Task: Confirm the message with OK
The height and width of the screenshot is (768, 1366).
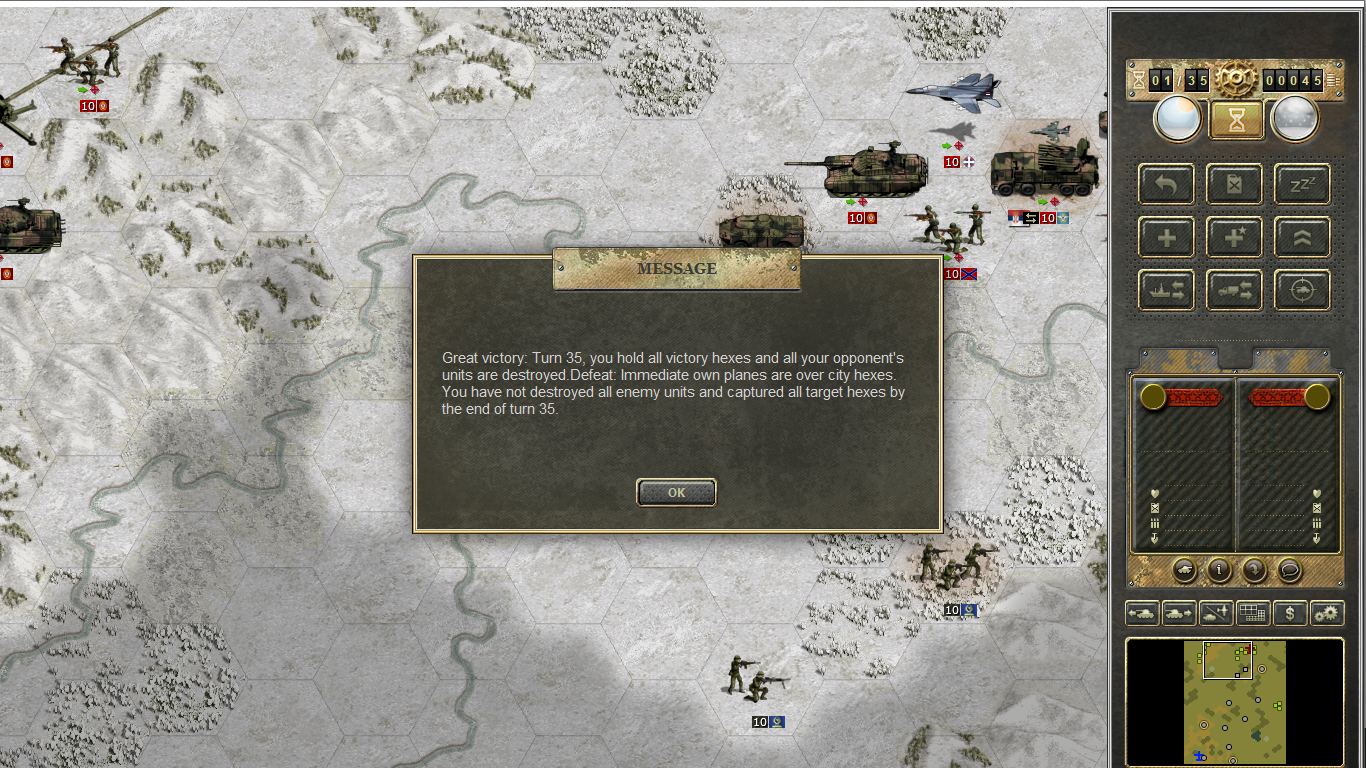Action: pos(676,492)
